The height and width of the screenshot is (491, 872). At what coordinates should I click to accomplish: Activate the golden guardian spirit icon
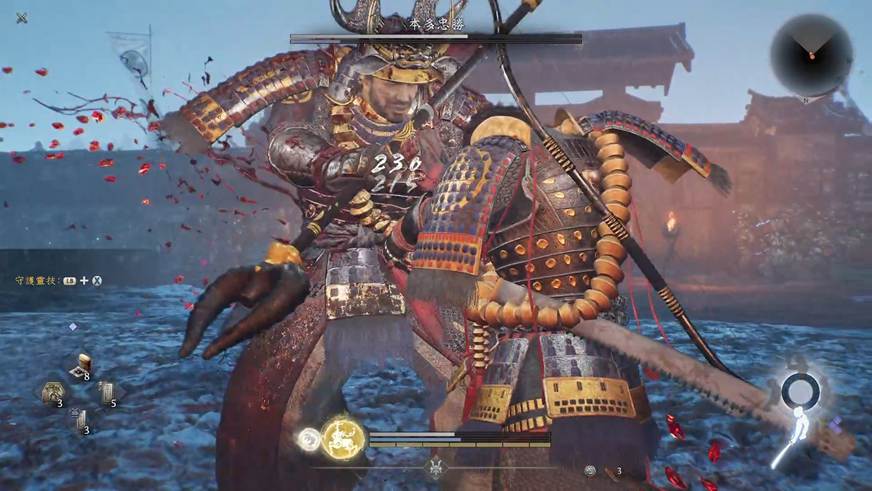tap(339, 436)
